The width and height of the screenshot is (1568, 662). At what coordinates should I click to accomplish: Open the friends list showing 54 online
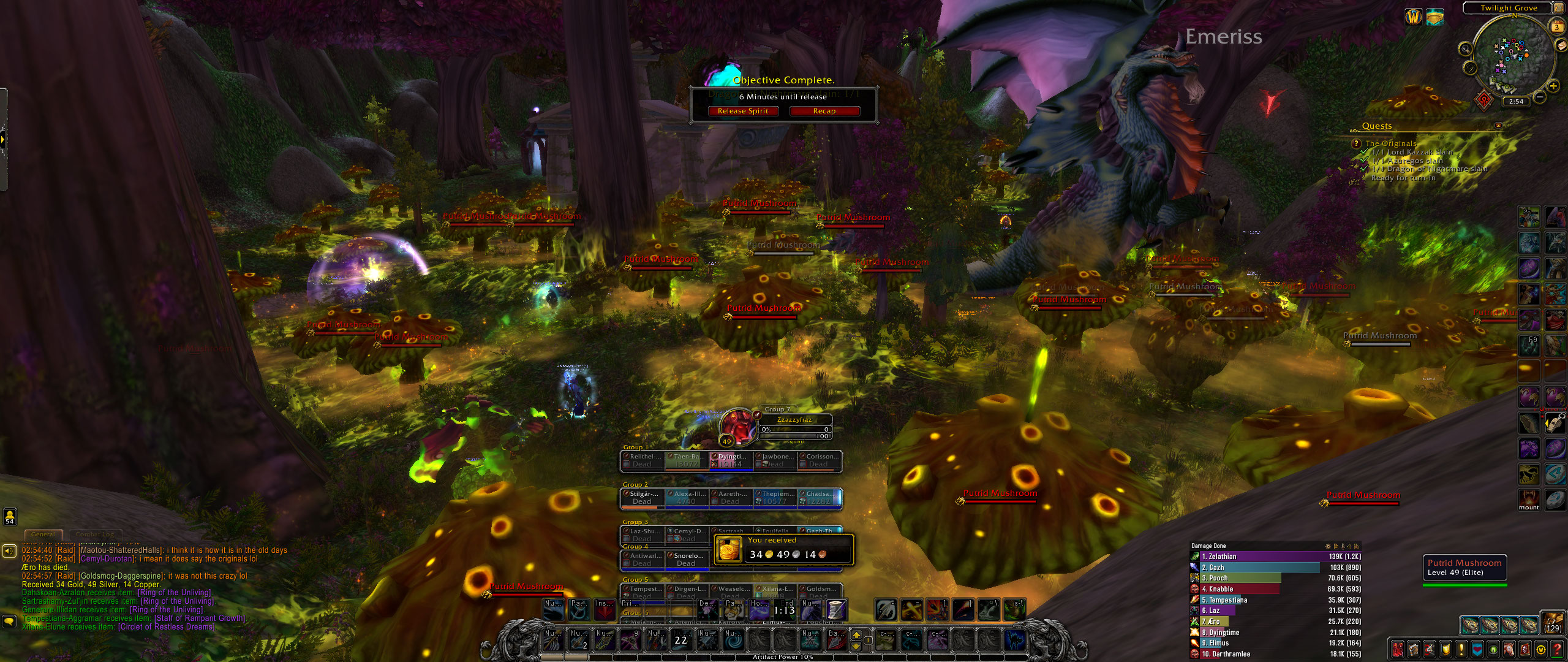pyautogui.click(x=9, y=517)
